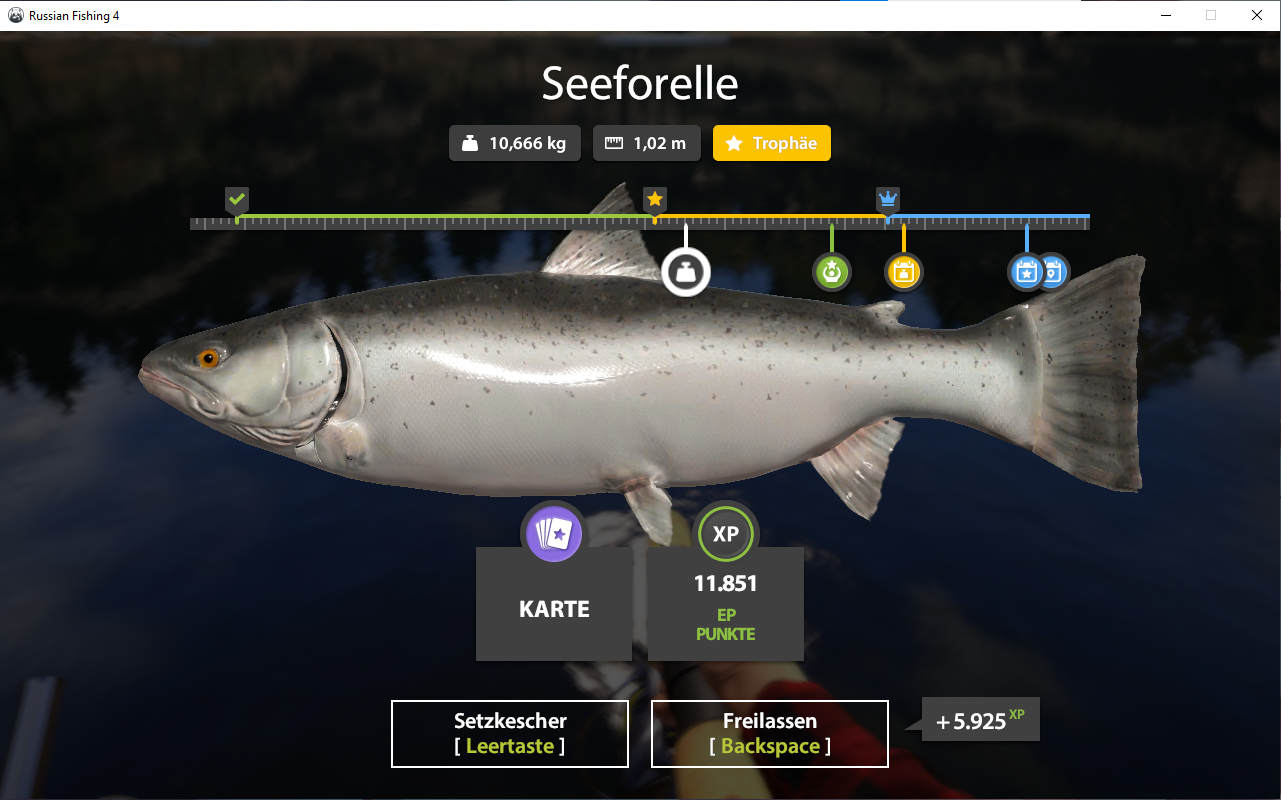Select the green checkmark marker
Image resolution: width=1281 pixels, height=800 pixels.
click(x=237, y=200)
